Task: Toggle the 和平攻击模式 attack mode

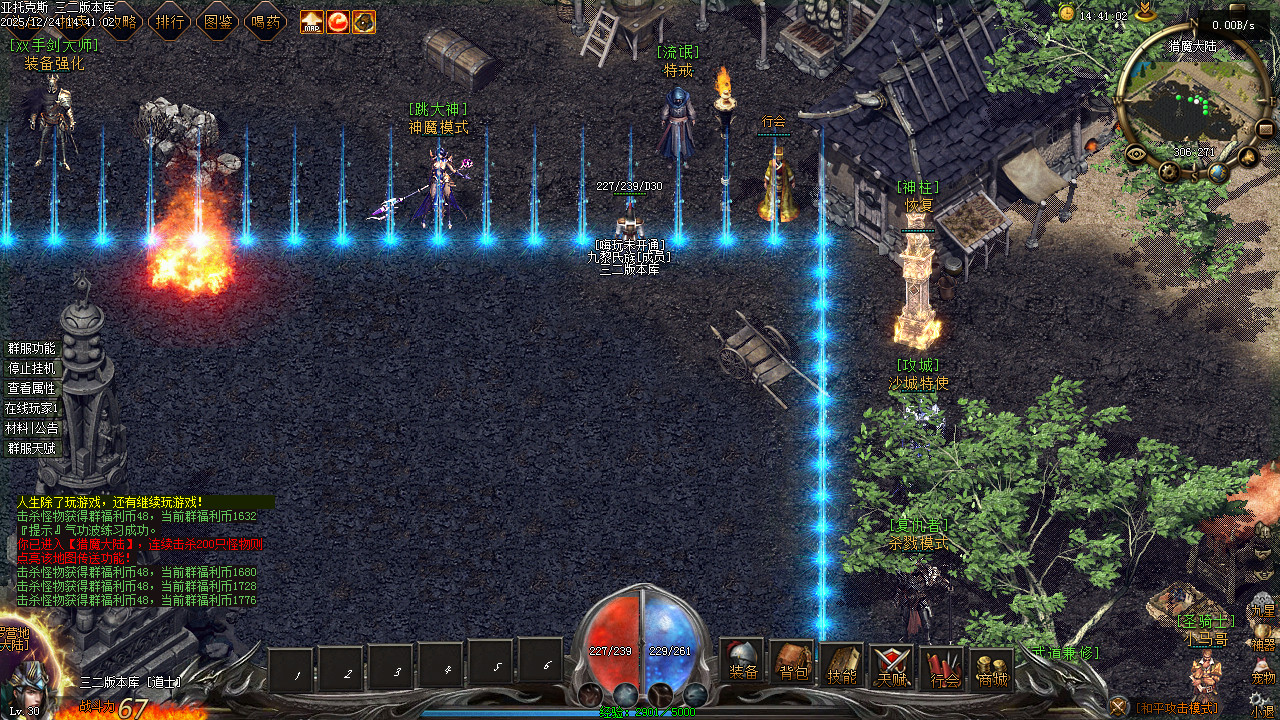Action: point(1175,708)
